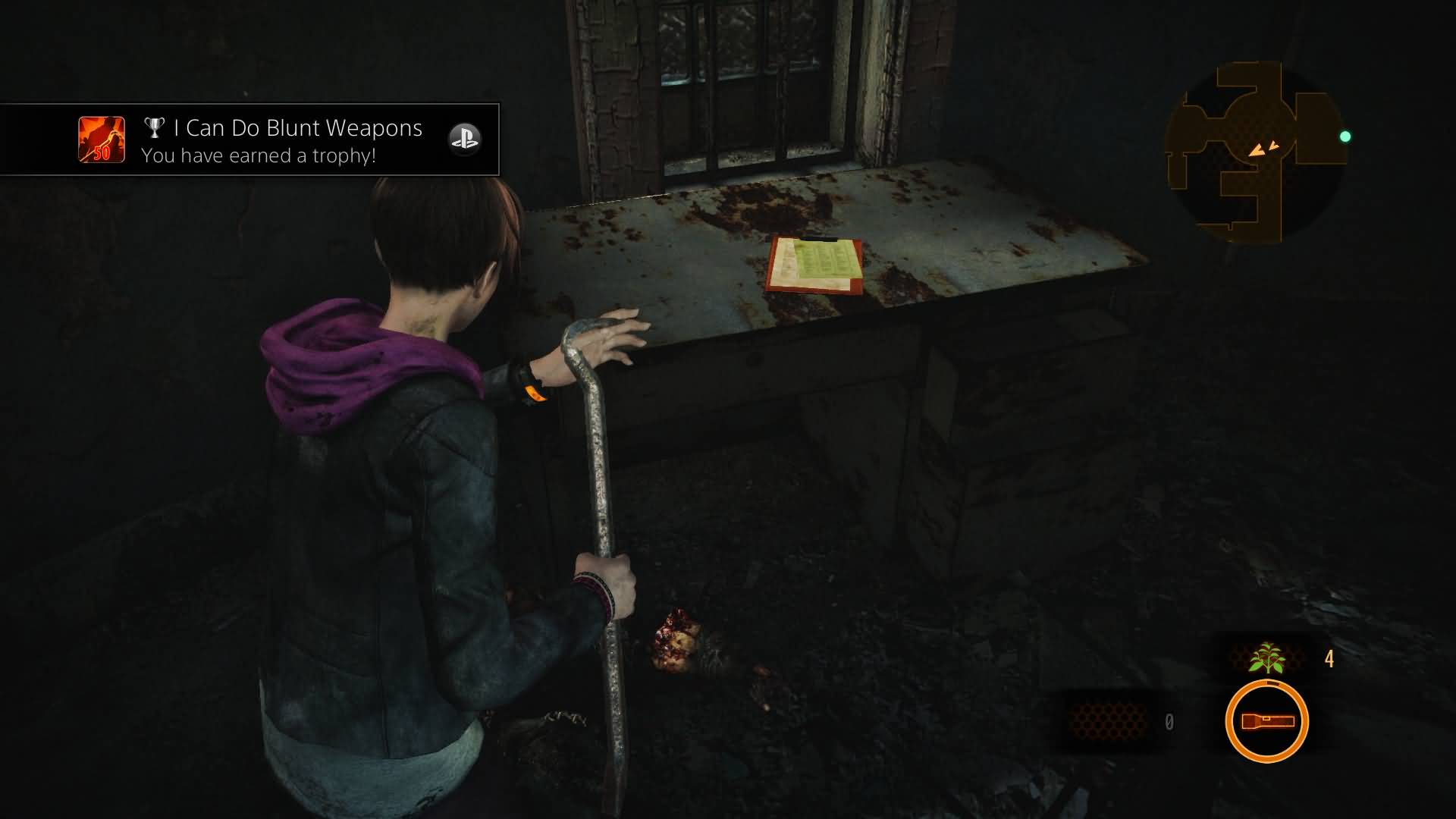Use the green herb item
The width and height of the screenshot is (1456, 819).
click(x=1267, y=658)
